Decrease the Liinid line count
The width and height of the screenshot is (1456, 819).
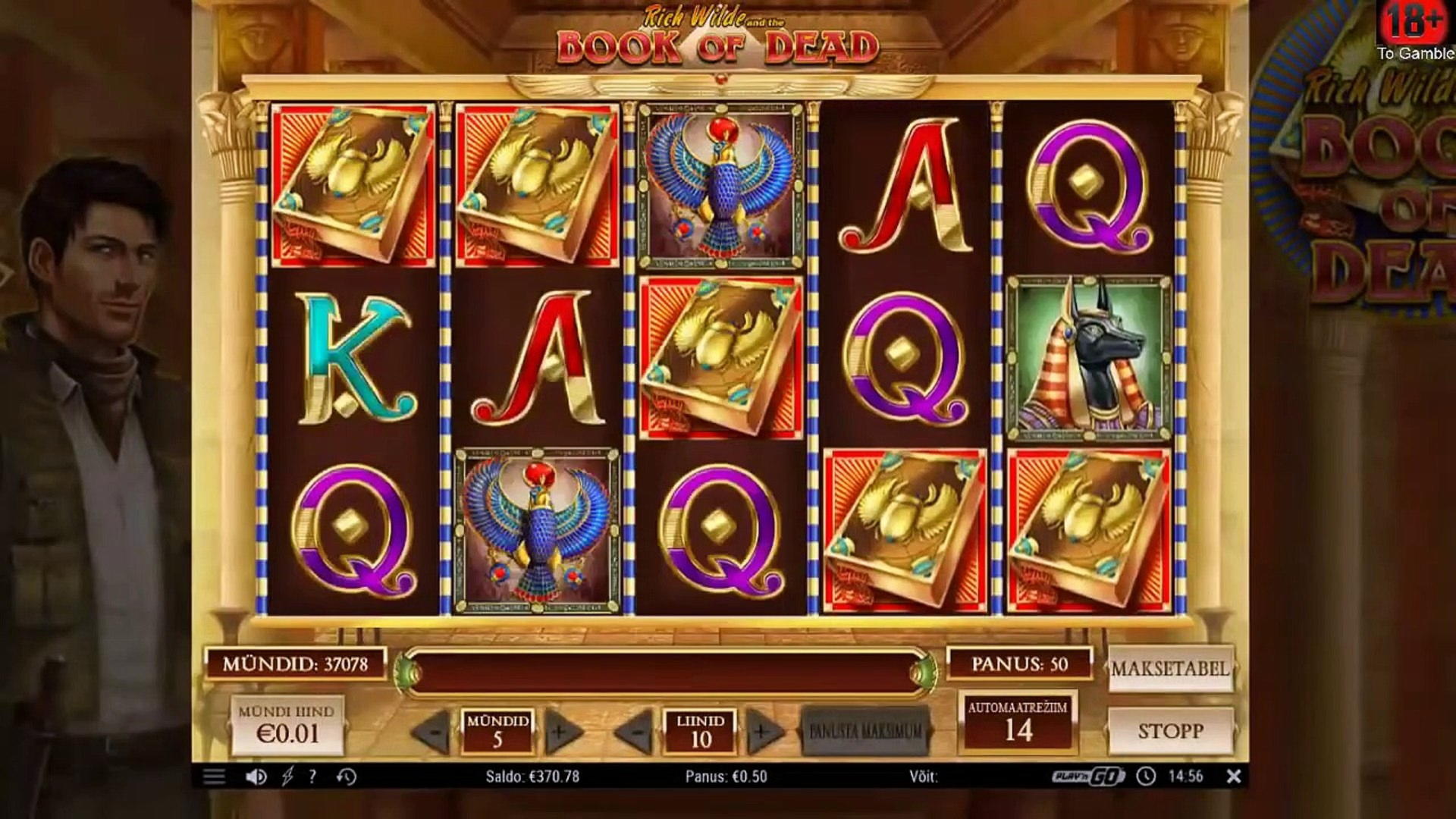[x=637, y=732]
